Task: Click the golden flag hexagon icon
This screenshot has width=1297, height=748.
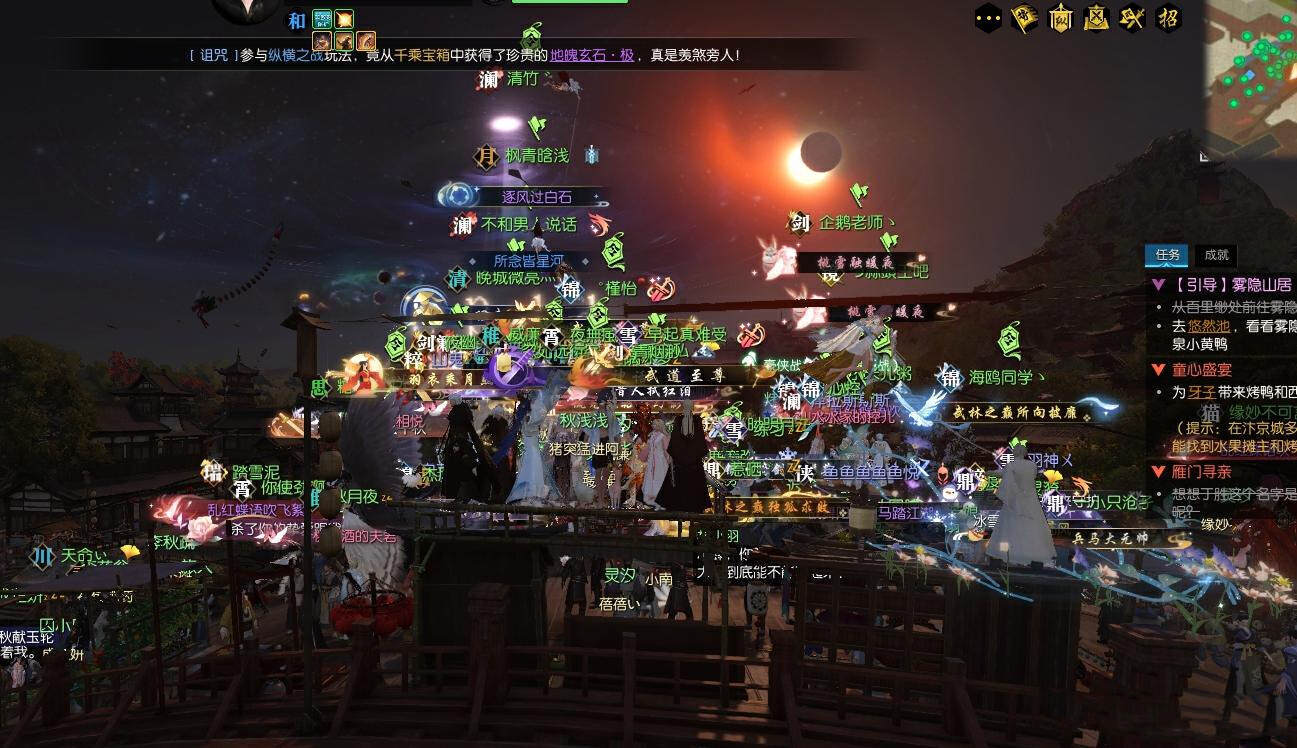Action: pos(1024,18)
